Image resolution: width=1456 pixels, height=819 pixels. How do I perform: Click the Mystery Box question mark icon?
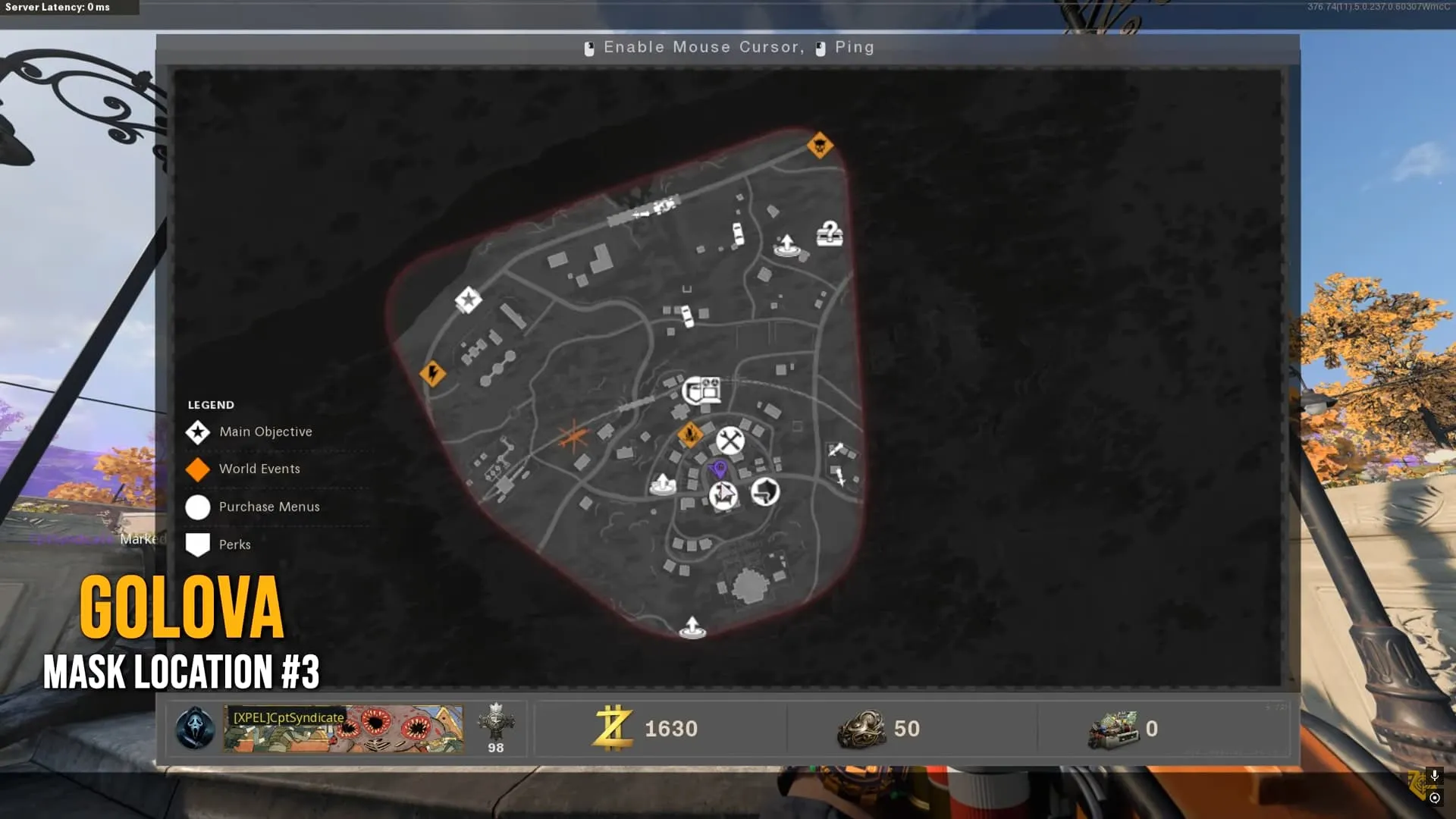830,234
